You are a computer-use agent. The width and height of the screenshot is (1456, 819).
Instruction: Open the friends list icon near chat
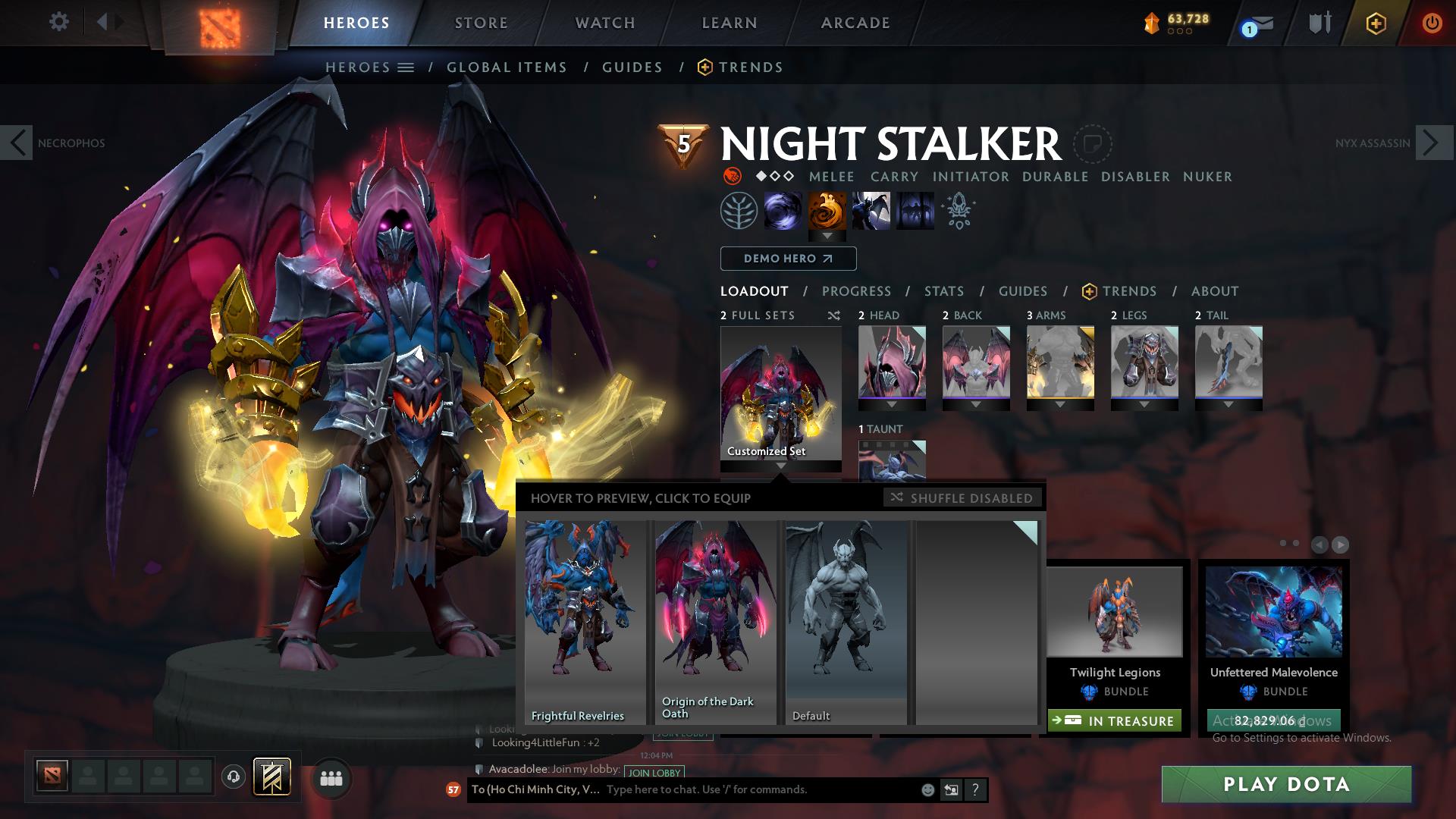click(x=330, y=777)
